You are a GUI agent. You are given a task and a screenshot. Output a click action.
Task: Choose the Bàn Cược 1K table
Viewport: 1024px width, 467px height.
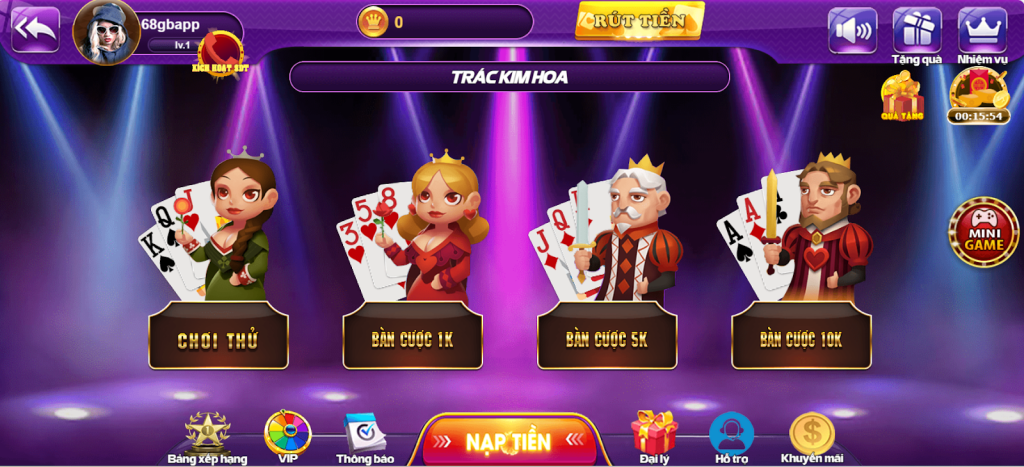point(412,339)
